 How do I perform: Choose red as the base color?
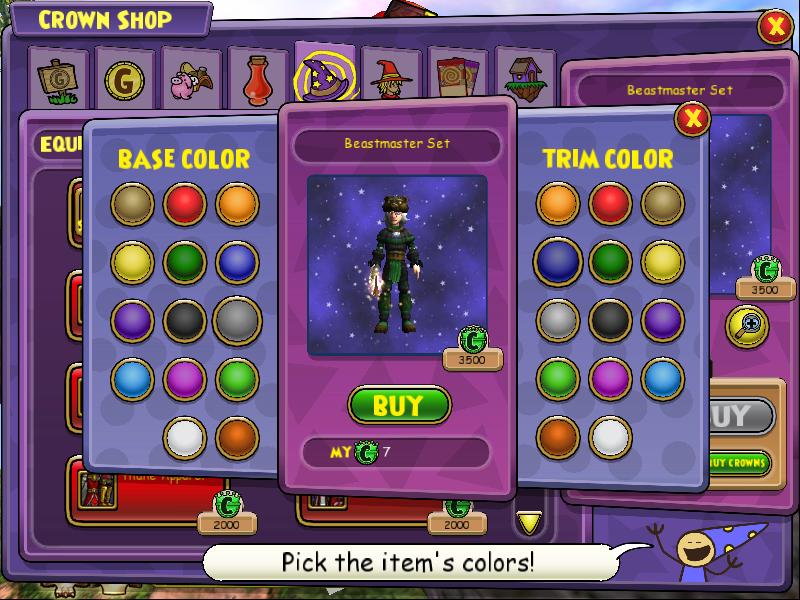[184, 204]
